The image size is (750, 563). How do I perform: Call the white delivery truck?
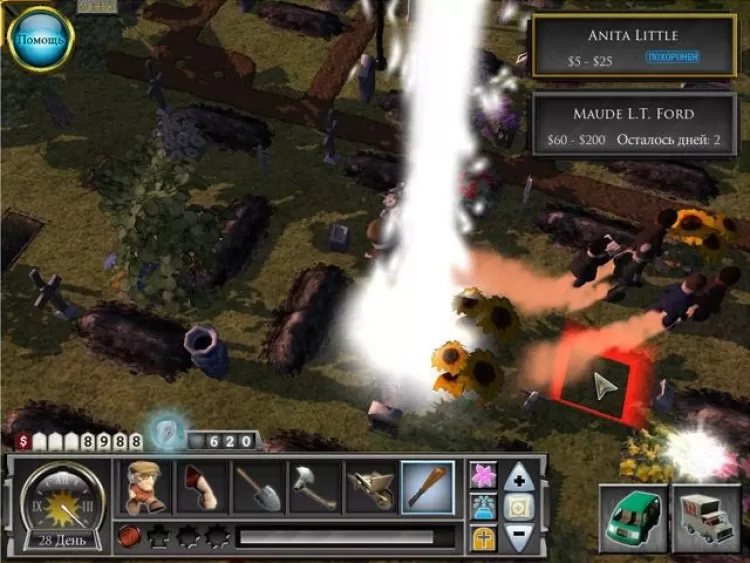pos(706,517)
